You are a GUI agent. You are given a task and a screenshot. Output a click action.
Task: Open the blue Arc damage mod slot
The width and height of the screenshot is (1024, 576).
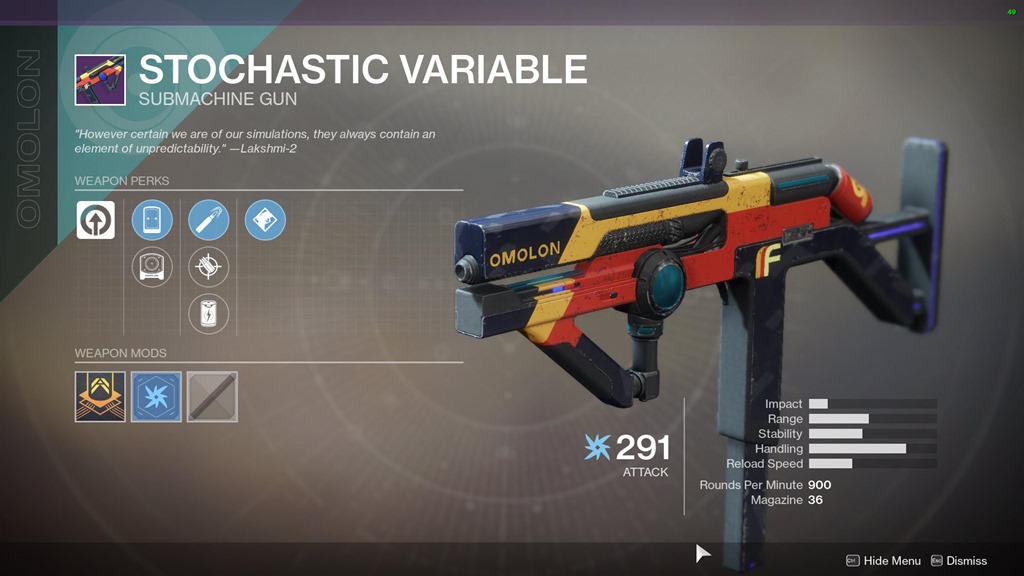coord(156,397)
